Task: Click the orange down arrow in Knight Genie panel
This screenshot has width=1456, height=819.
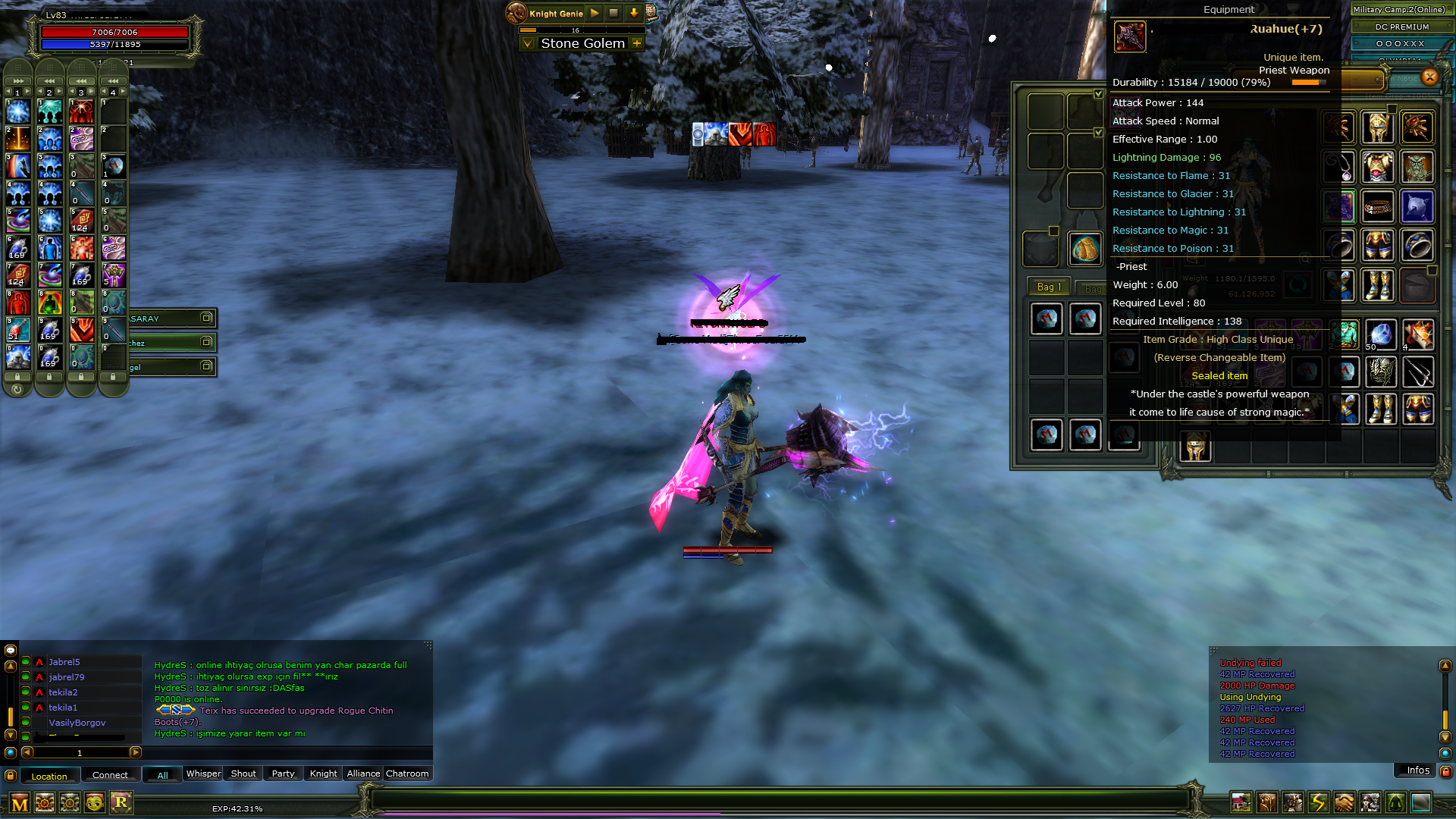Action: click(634, 13)
